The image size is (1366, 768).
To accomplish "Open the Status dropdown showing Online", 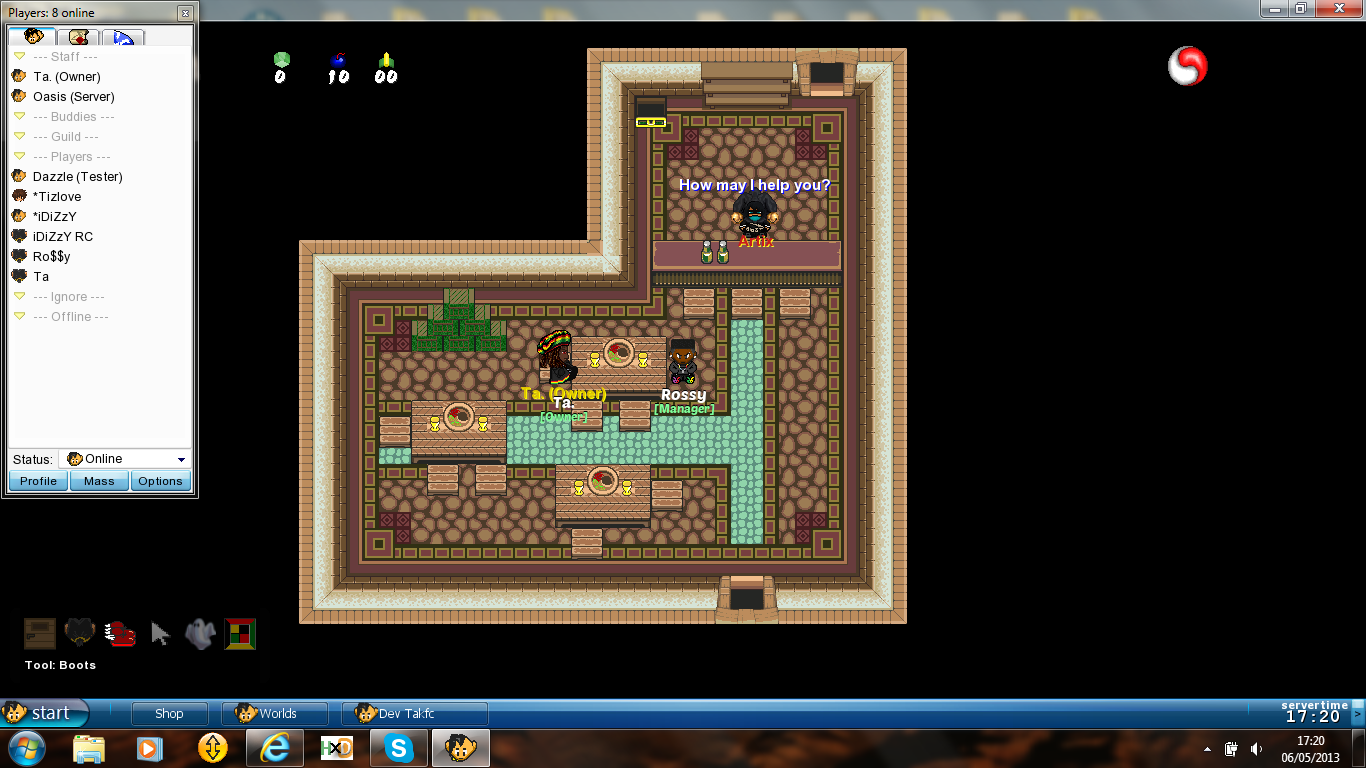I will pyautogui.click(x=126, y=459).
